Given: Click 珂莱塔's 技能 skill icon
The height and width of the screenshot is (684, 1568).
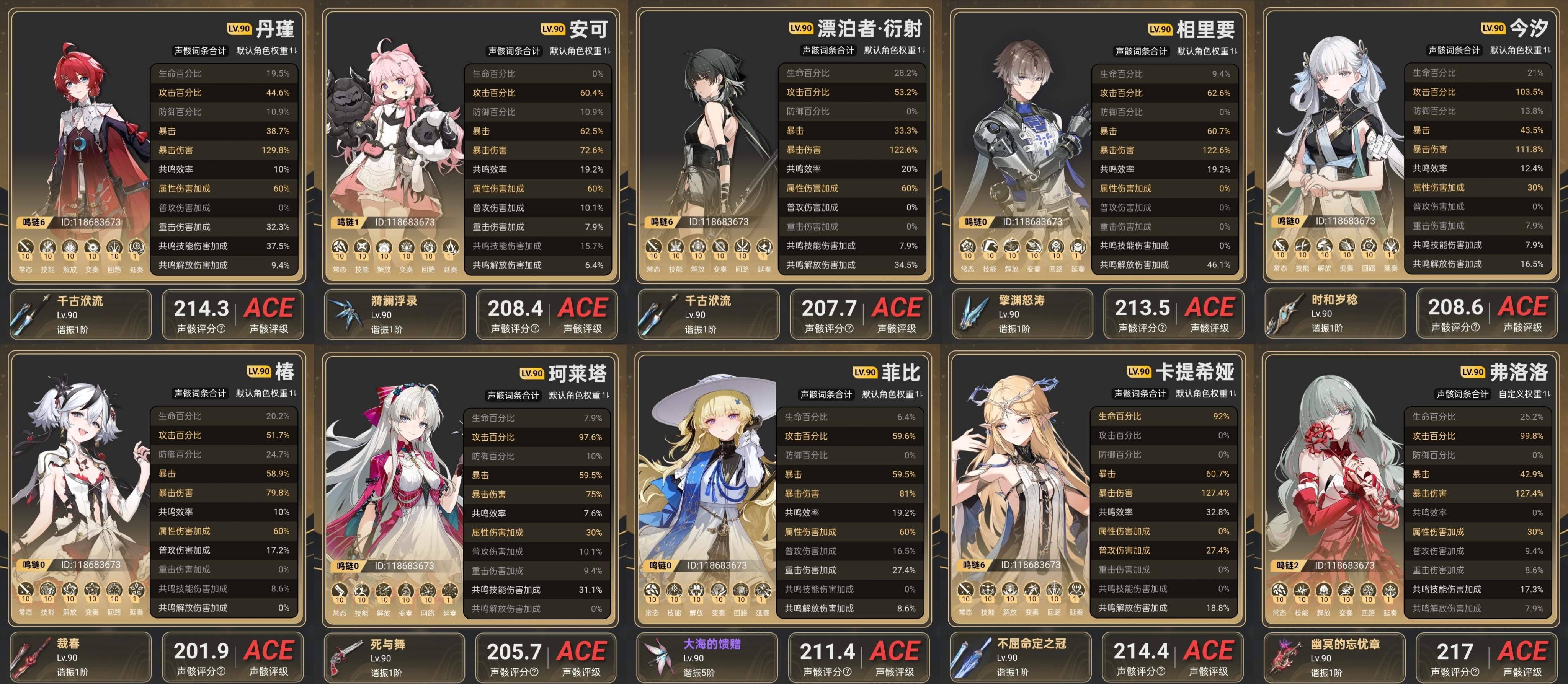Looking at the screenshot, I should 363,590.
